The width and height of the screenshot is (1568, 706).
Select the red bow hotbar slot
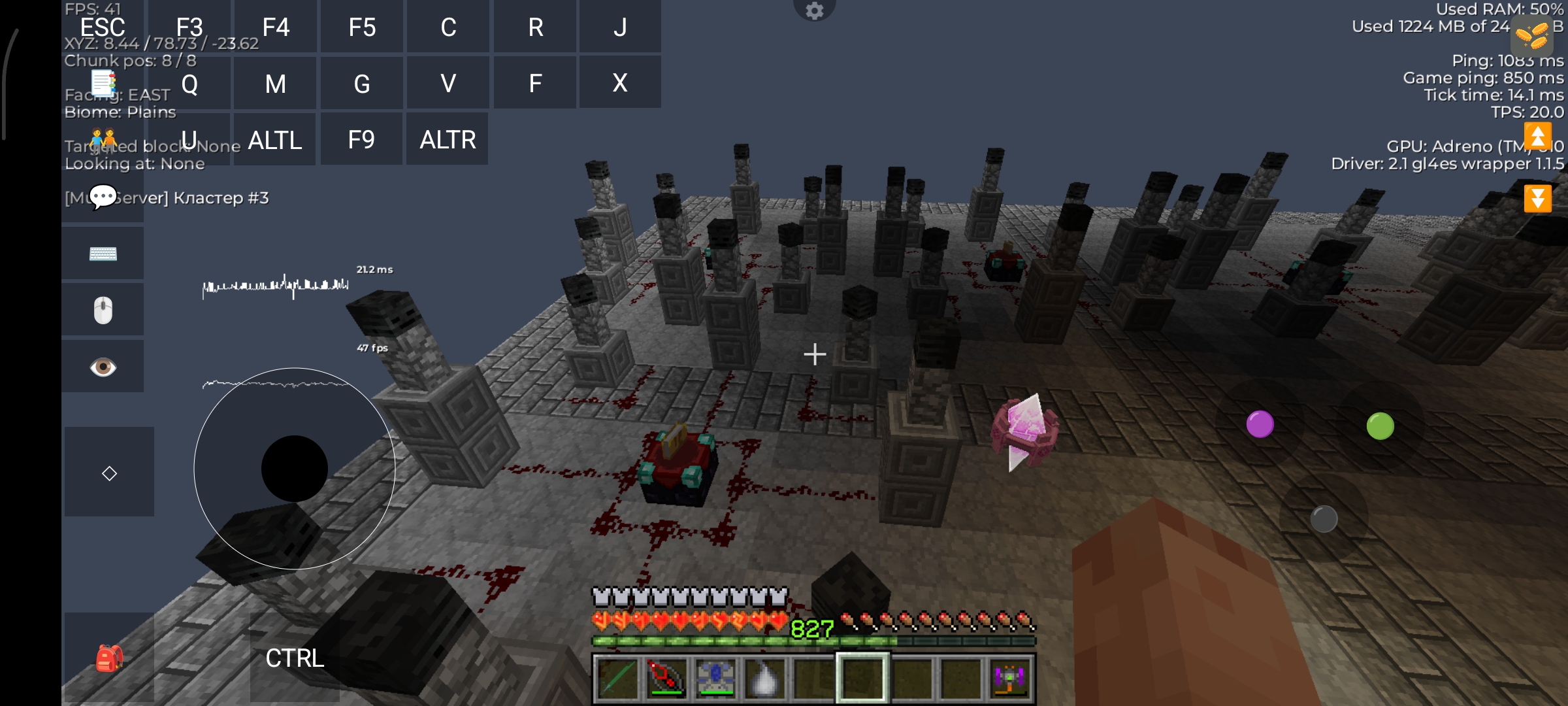pyautogui.click(x=666, y=679)
